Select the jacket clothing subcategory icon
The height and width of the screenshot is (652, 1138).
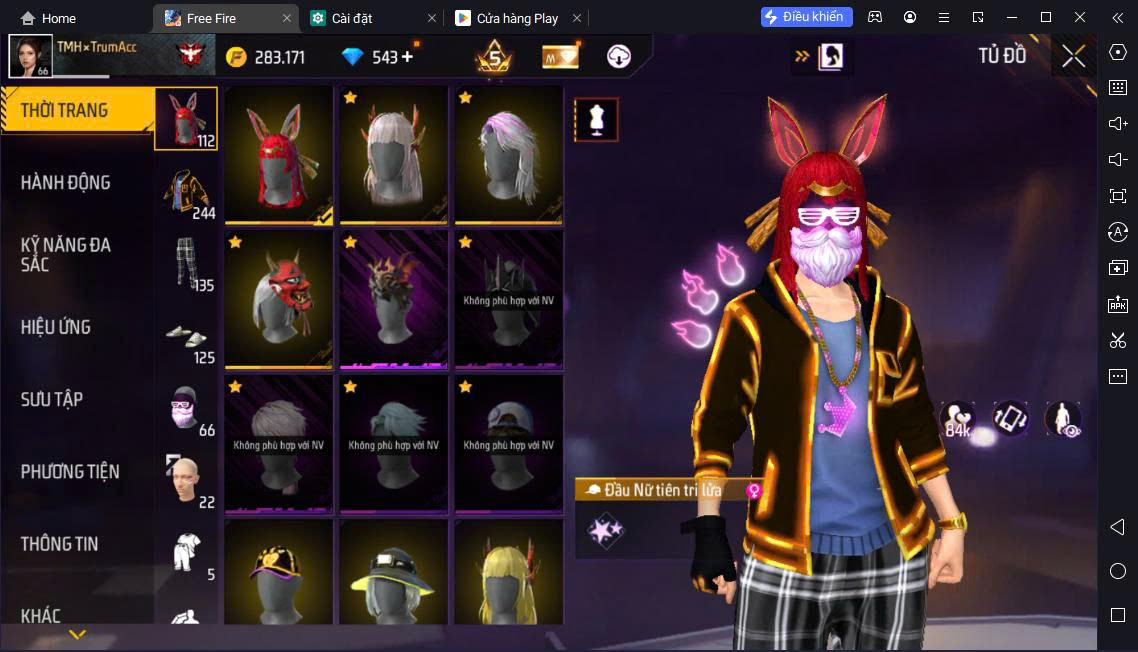coord(186,191)
